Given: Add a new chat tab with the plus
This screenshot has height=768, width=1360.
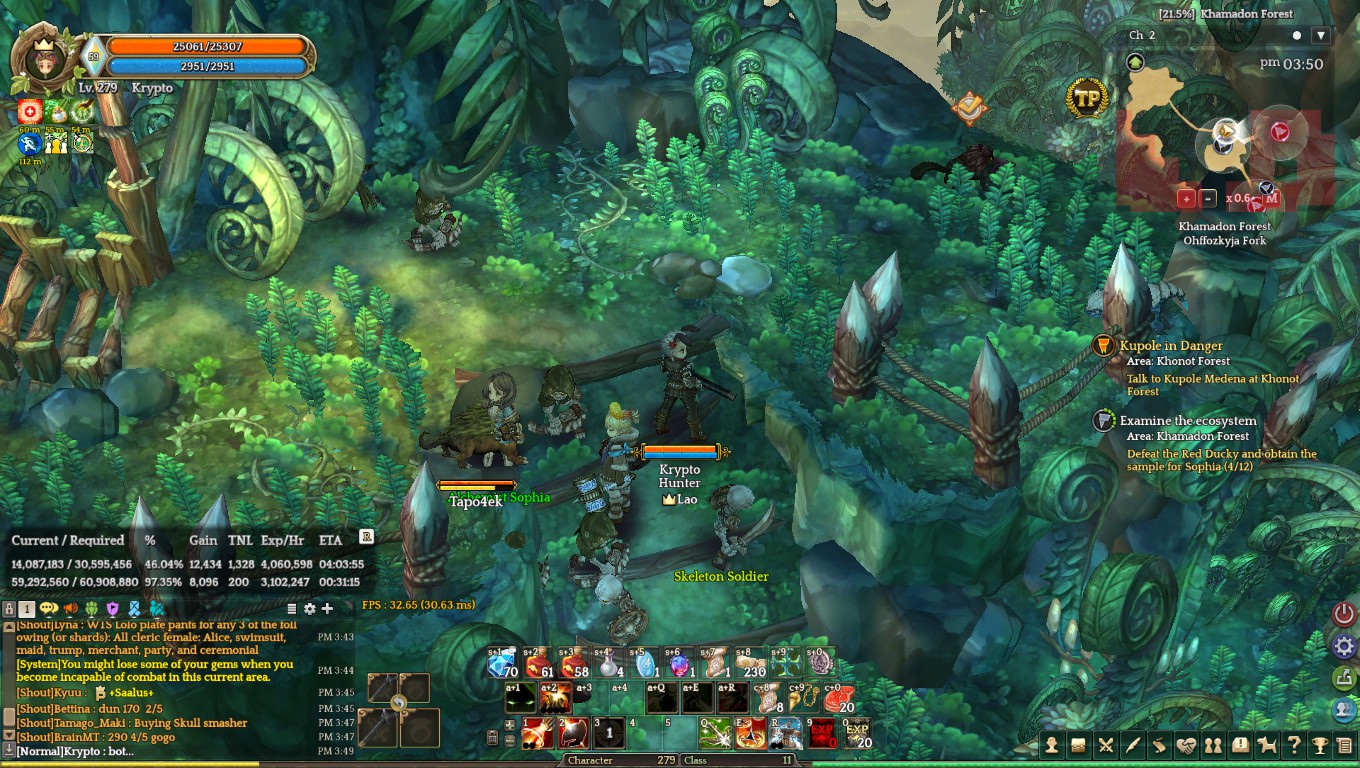Looking at the screenshot, I should [327, 608].
